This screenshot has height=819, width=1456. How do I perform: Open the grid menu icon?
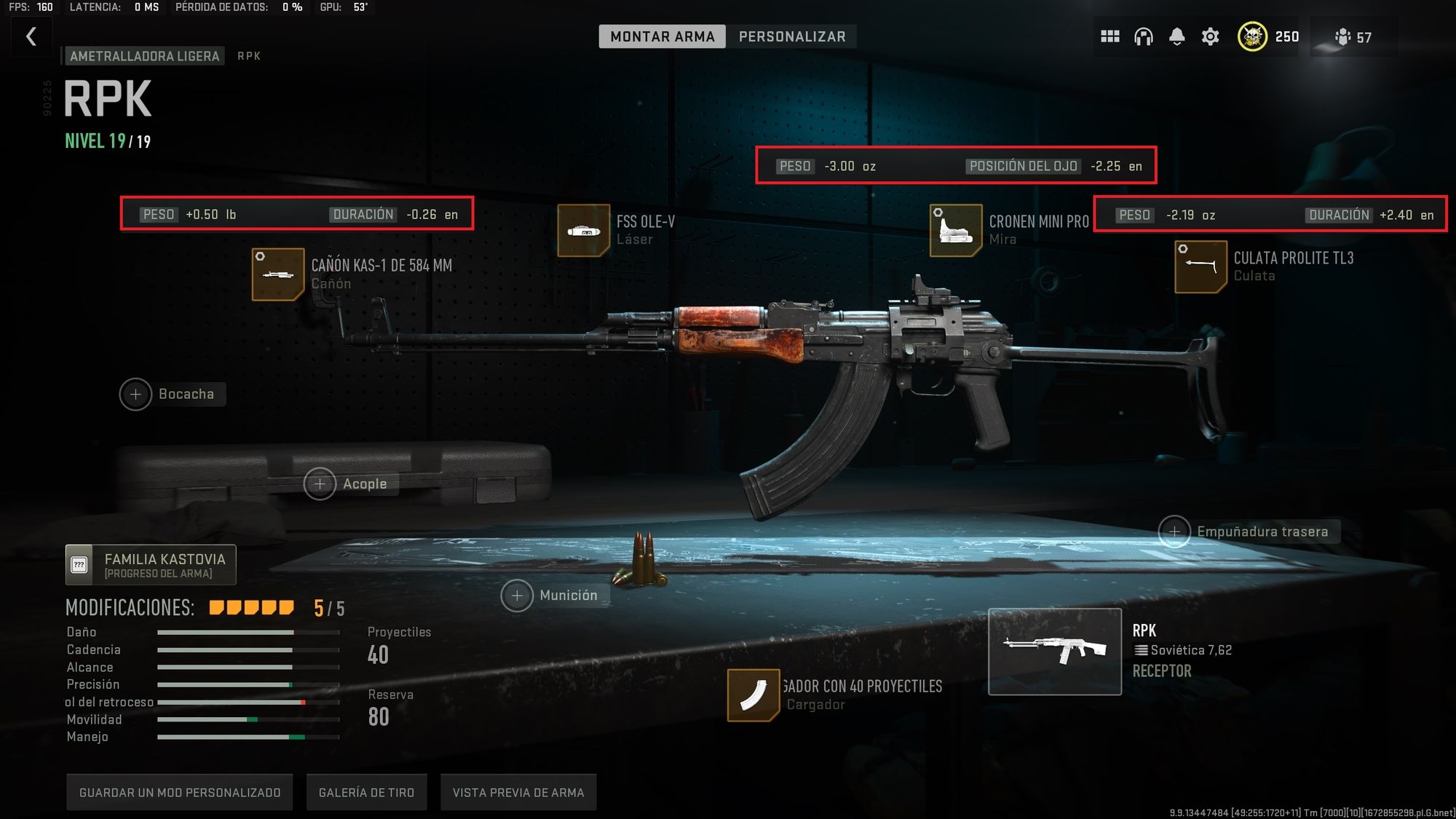click(x=1109, y=36)
